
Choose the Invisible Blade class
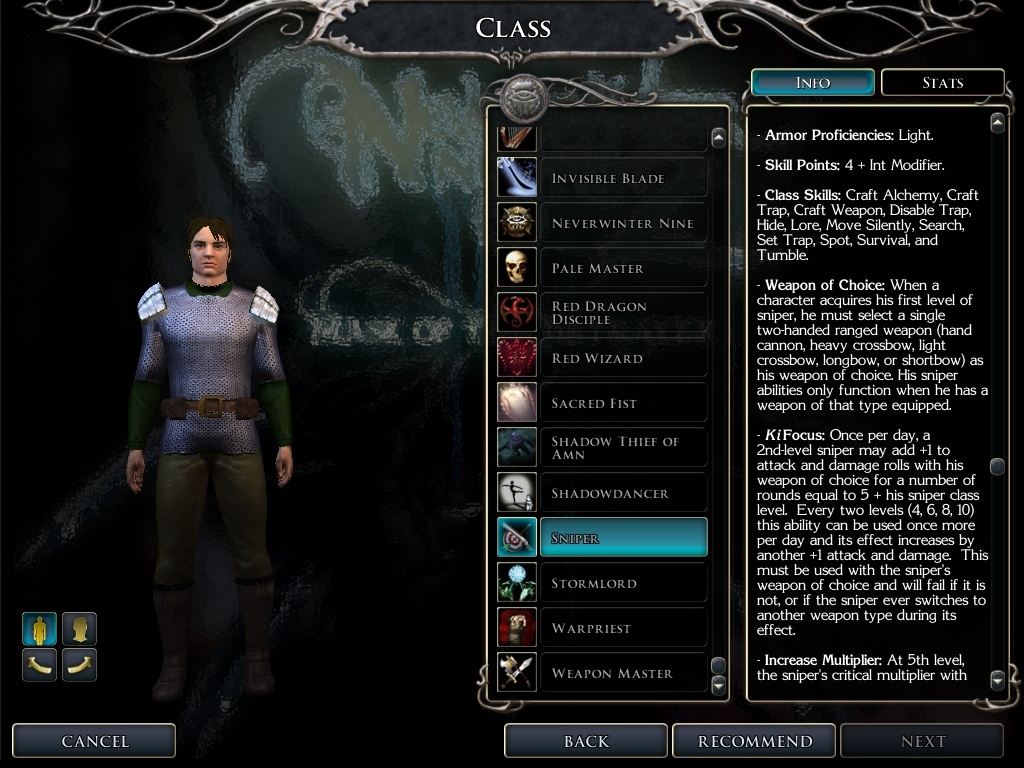pyautogui.click(x=622, y=178)
